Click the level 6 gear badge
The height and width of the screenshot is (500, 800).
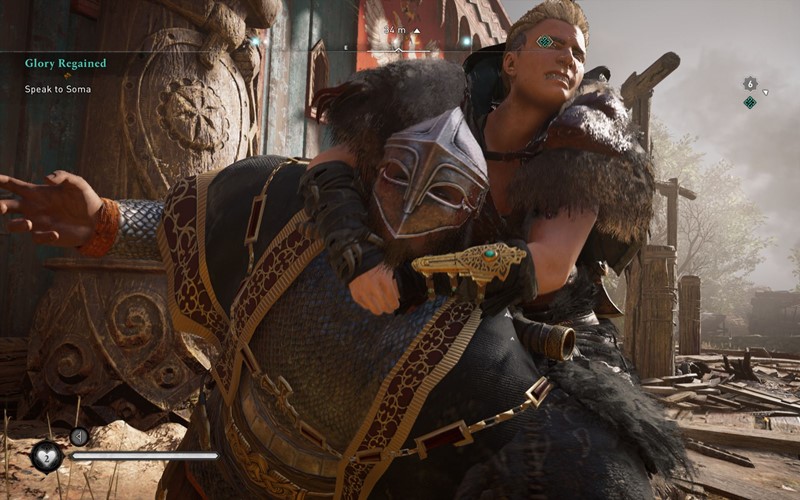pos(750,83)
